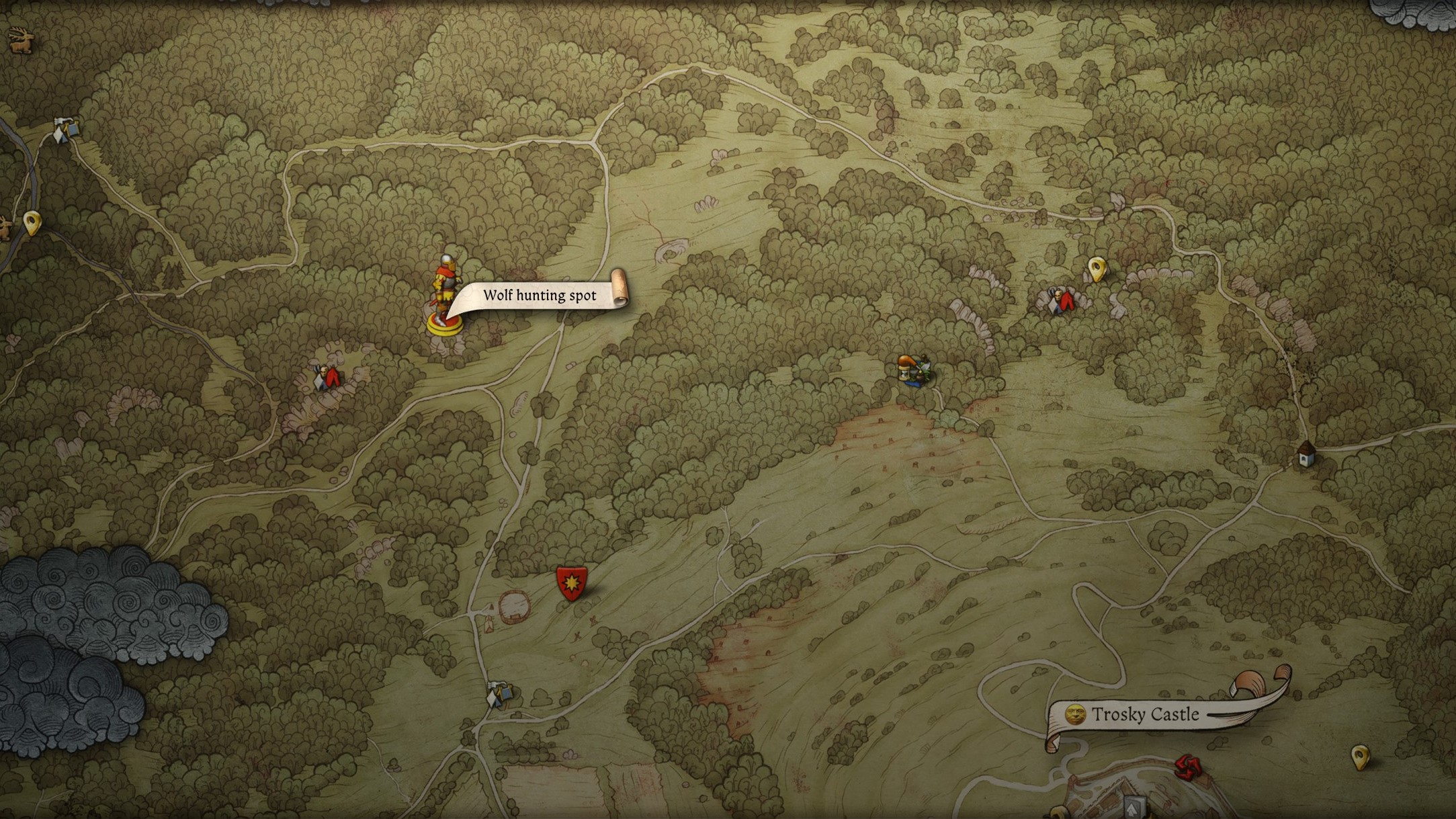The image size is (1456, 819).
Task: Select the red pinwheel marker near Trosky Castle
Action: click(1187, 767)
